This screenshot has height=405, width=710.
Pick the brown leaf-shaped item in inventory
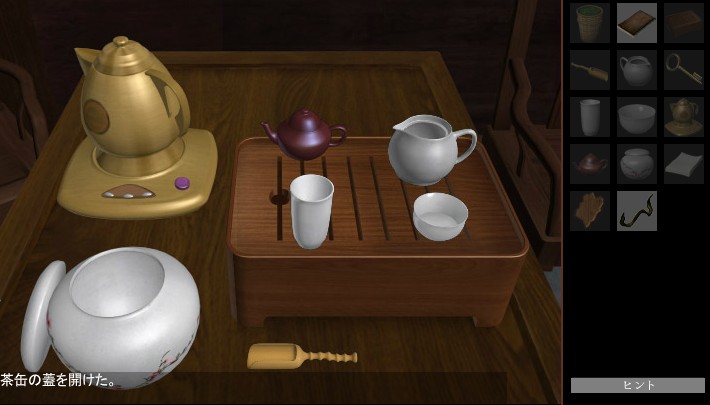(590, 211)
